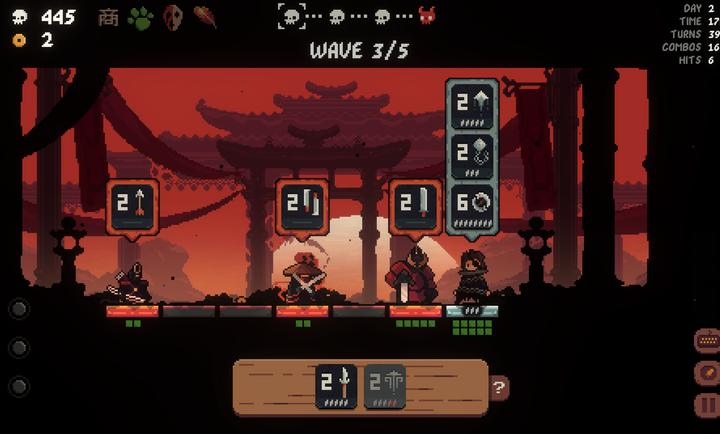Inspect the hero's queued upward arrow tile
Screen dimensions: 720x434
[472, 104]
